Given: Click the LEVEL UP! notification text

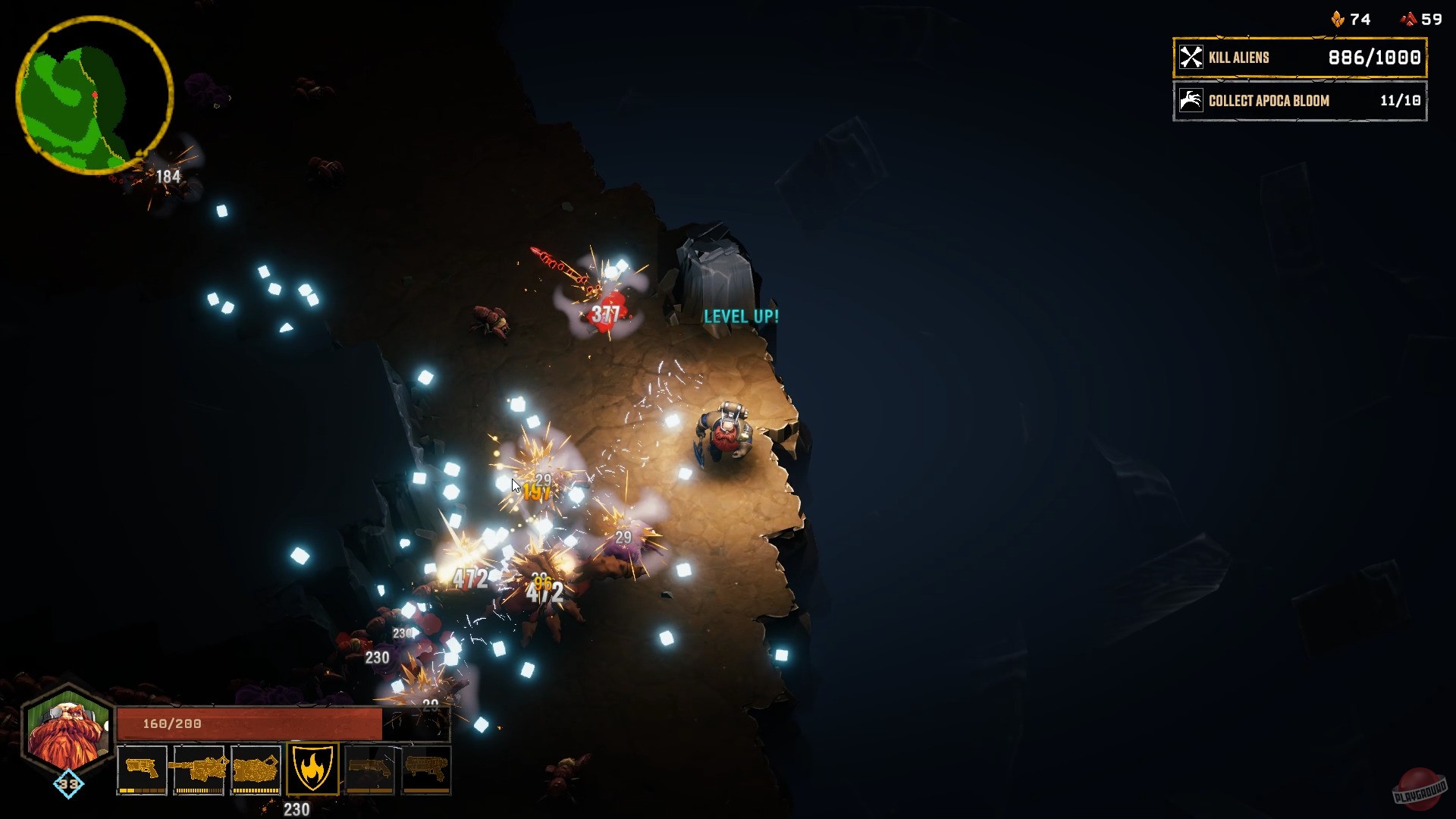Looking at the screenshot, I should point(740,317).
